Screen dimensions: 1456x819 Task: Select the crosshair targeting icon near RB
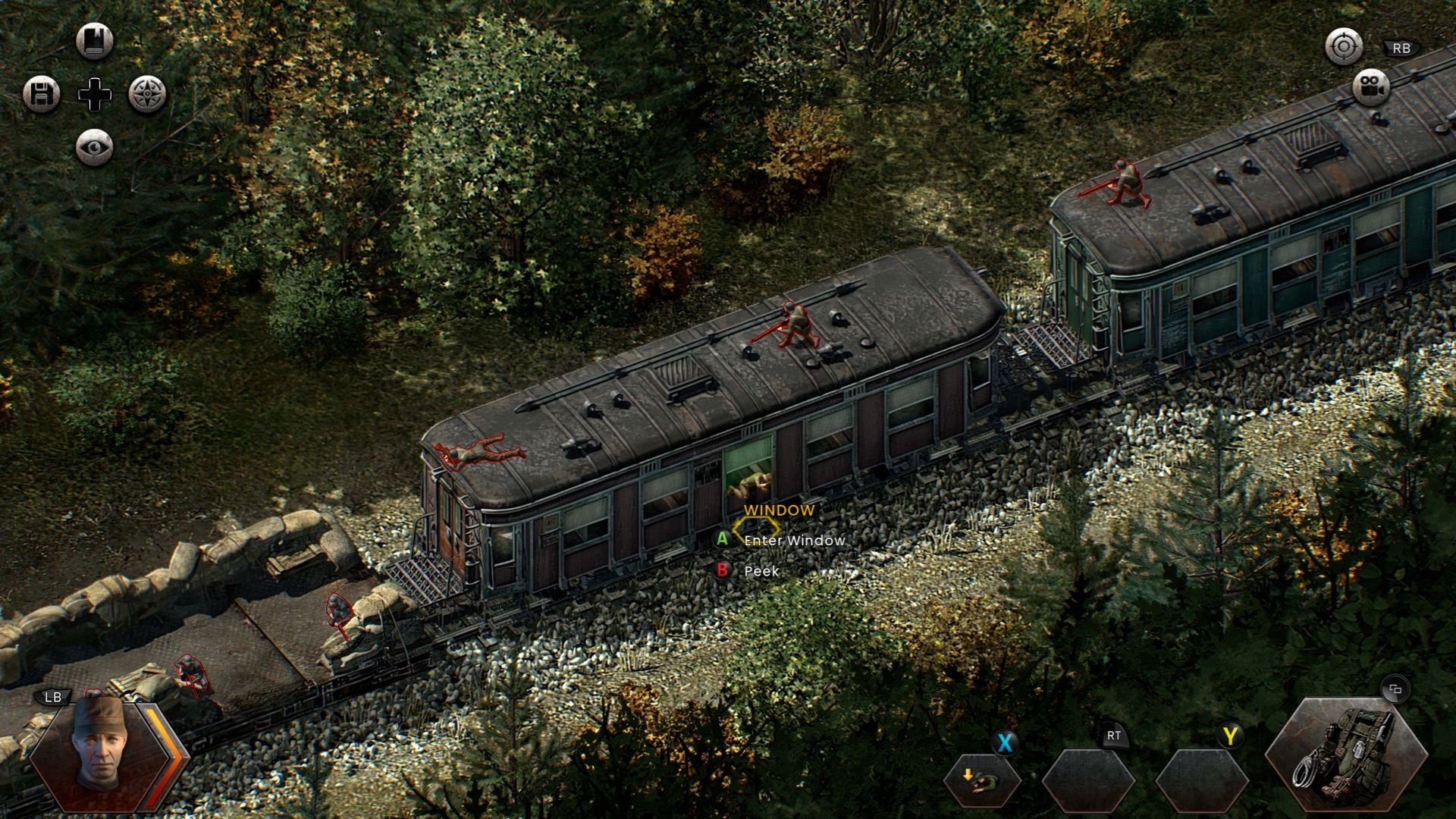1343,47
